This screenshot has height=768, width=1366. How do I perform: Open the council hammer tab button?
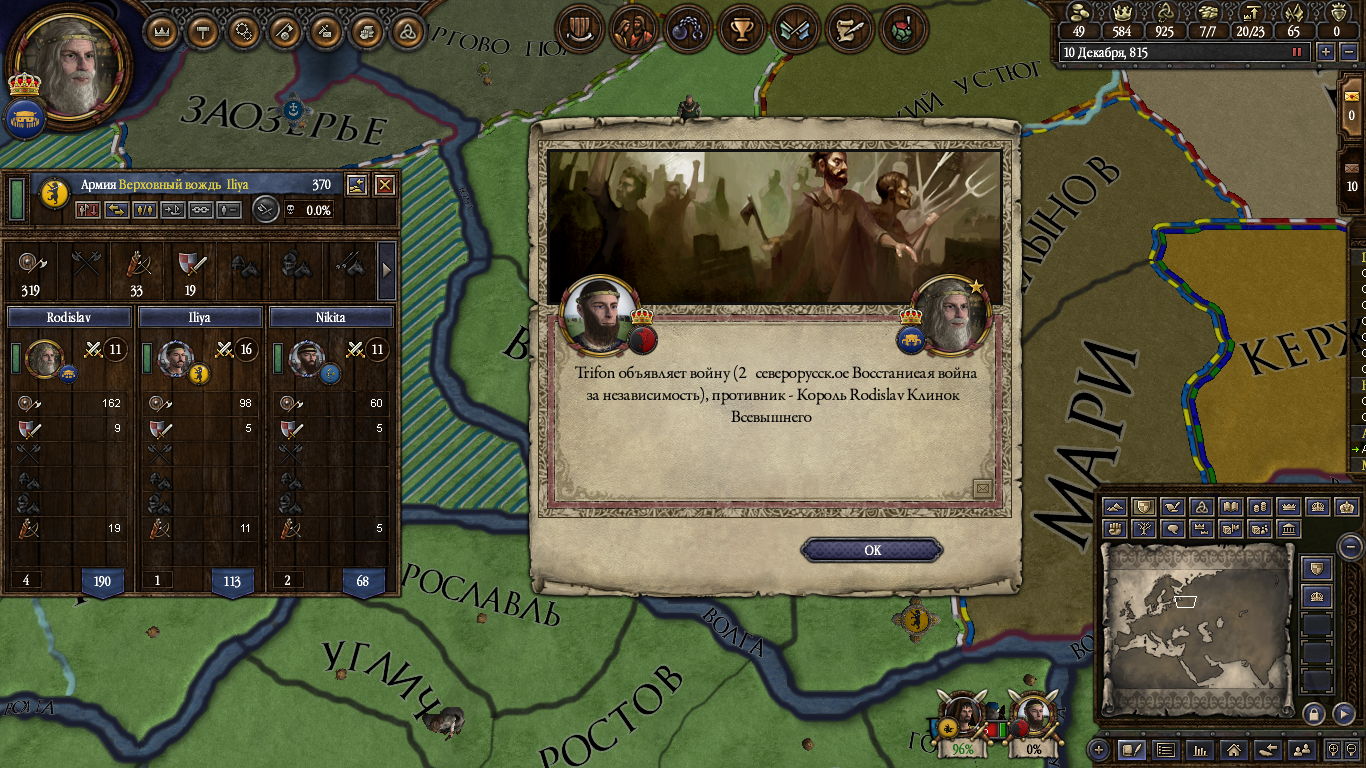coord(203,31)
